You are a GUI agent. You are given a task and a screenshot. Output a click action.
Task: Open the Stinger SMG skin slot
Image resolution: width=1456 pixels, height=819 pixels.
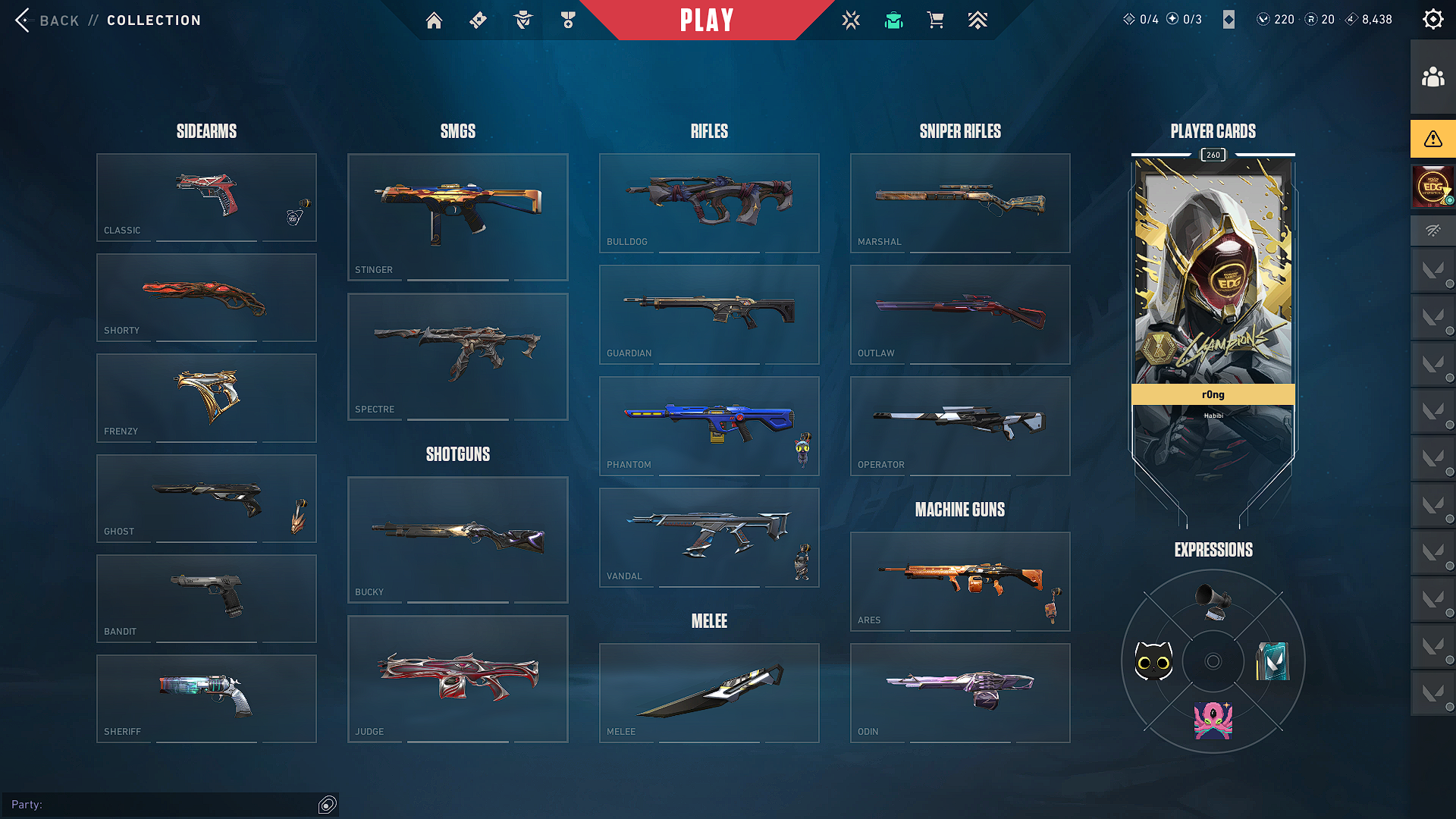click(x=457, y=217)
